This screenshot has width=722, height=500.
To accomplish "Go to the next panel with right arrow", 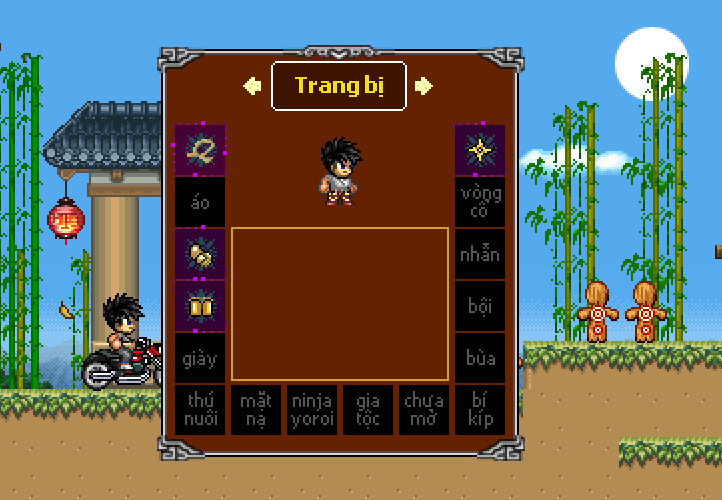I will [424, 86].
